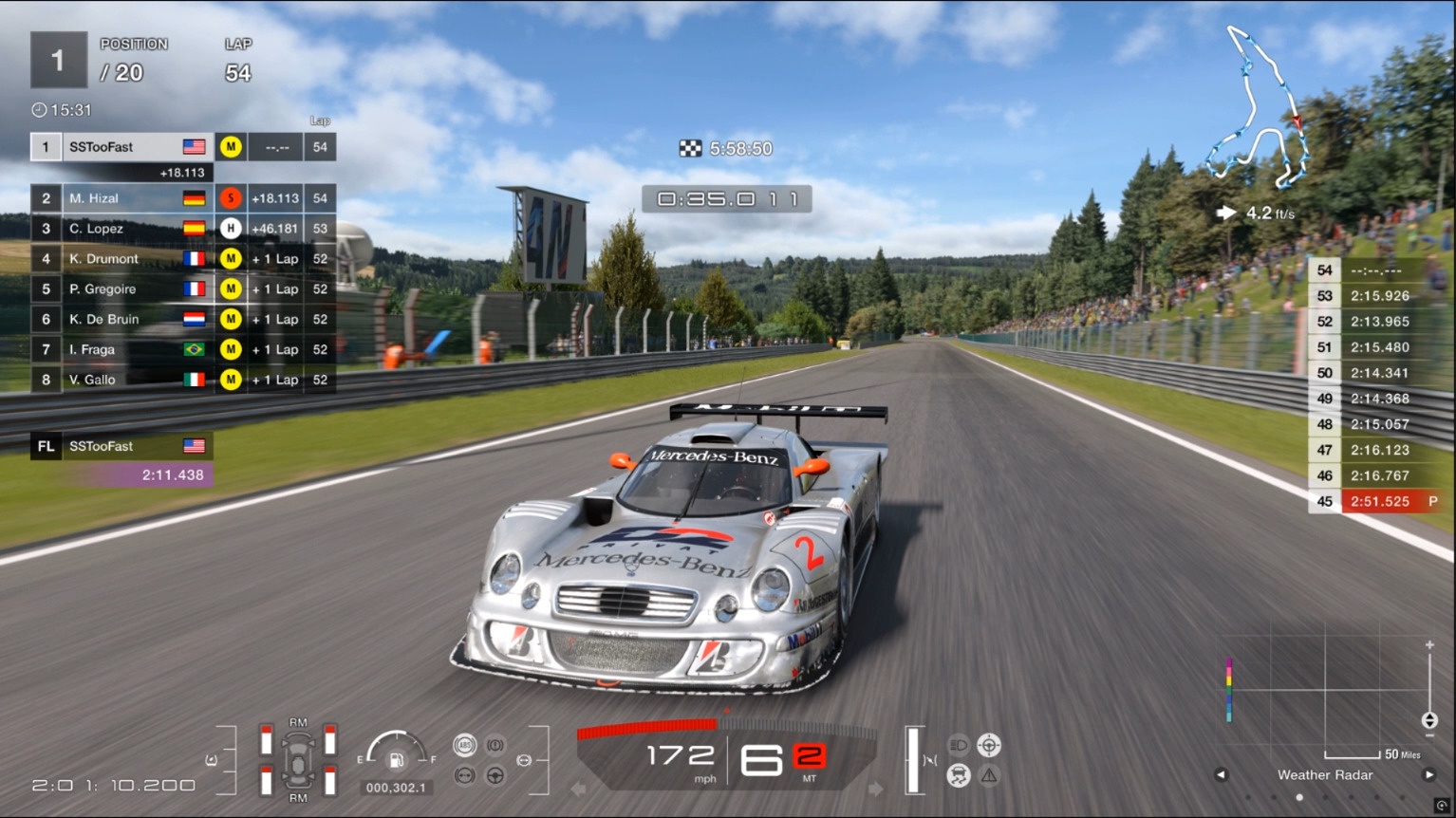Toggle the ABS indicator icon
Screen dimensions: 1456x818
click(x=464, y=745)
